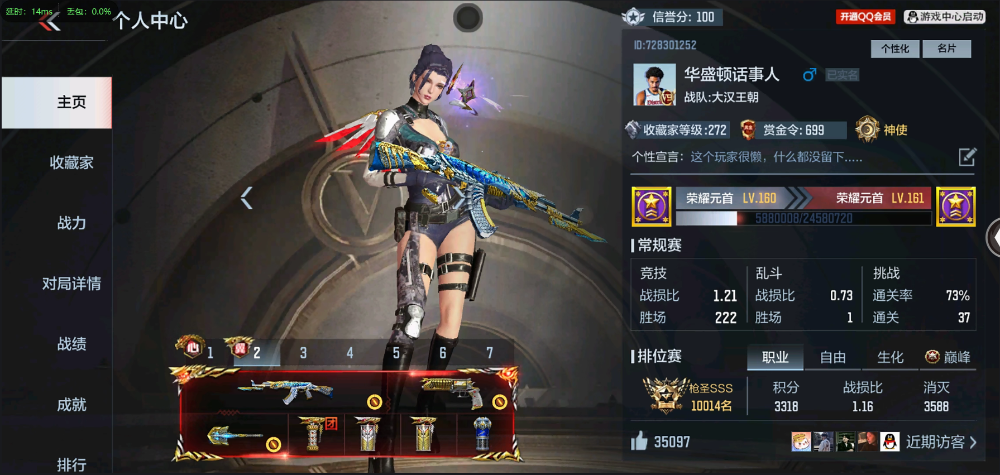Switch to the 生化 ranked tab
The image size is (1000, 475).
[890, 357]
